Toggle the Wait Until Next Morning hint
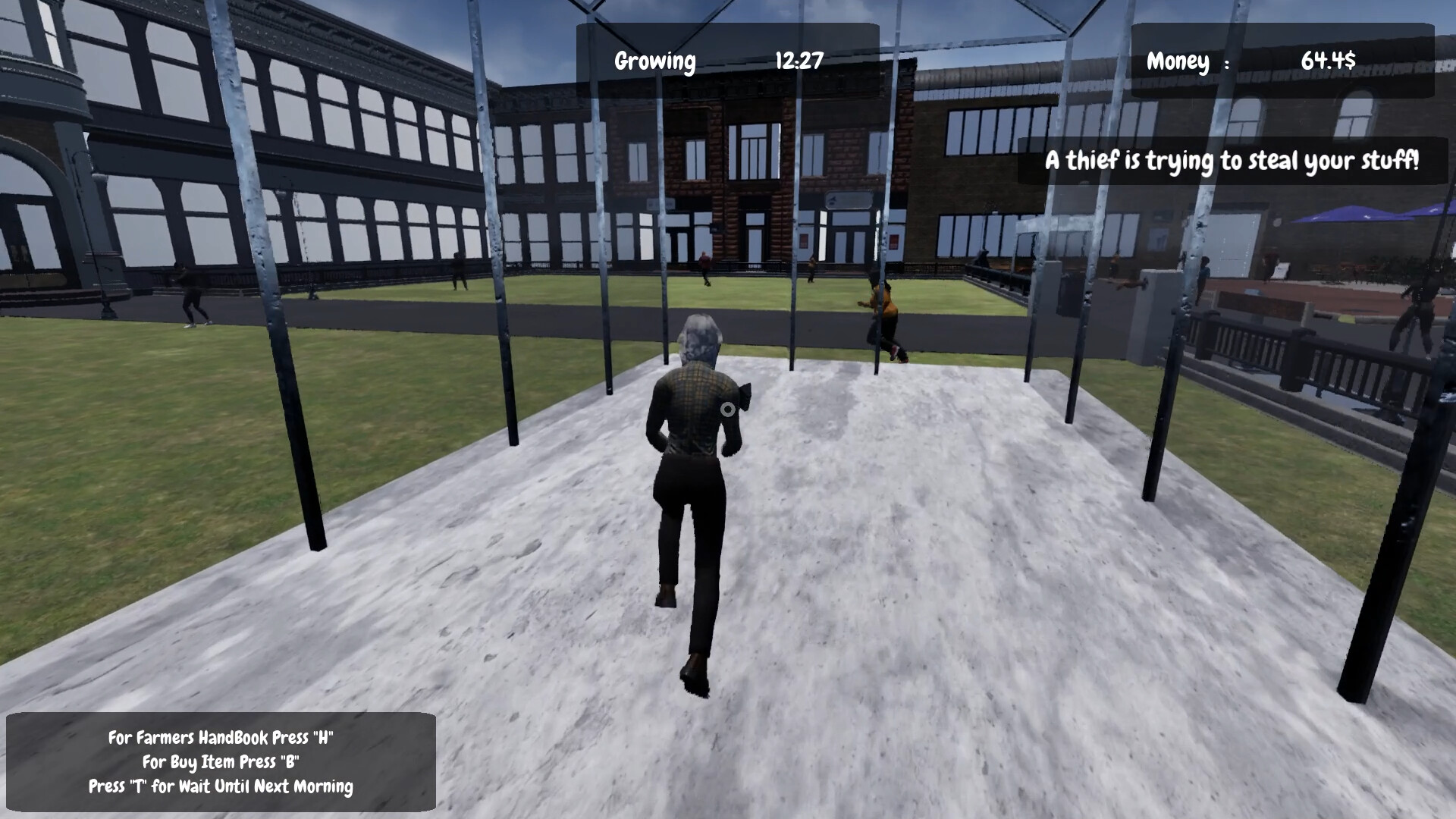Viewport: 1456px width, 819px height. click(221, 787)
